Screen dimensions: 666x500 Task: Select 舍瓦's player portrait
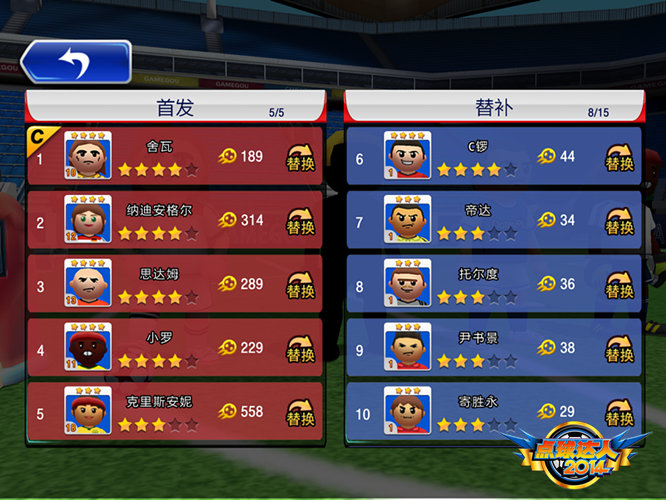87,156
